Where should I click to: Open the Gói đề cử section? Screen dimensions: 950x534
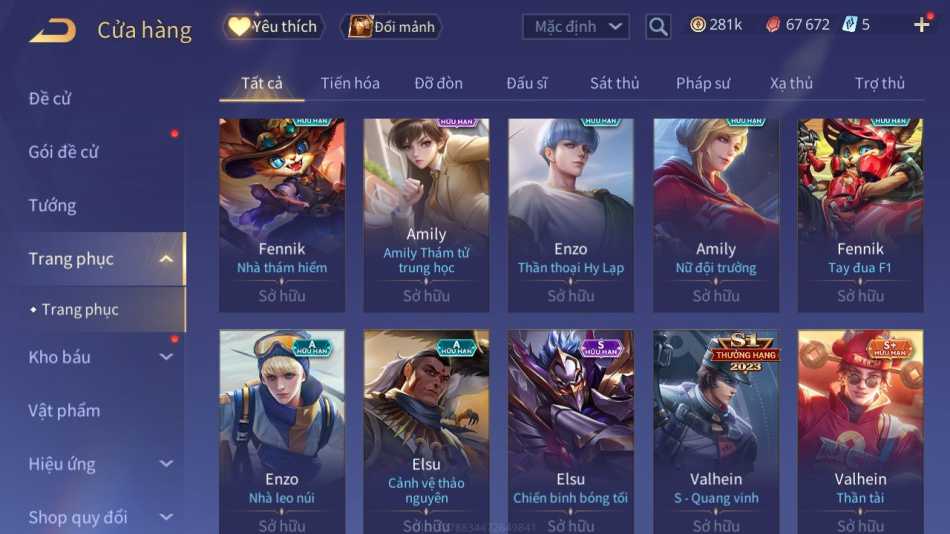coord(63,152)
